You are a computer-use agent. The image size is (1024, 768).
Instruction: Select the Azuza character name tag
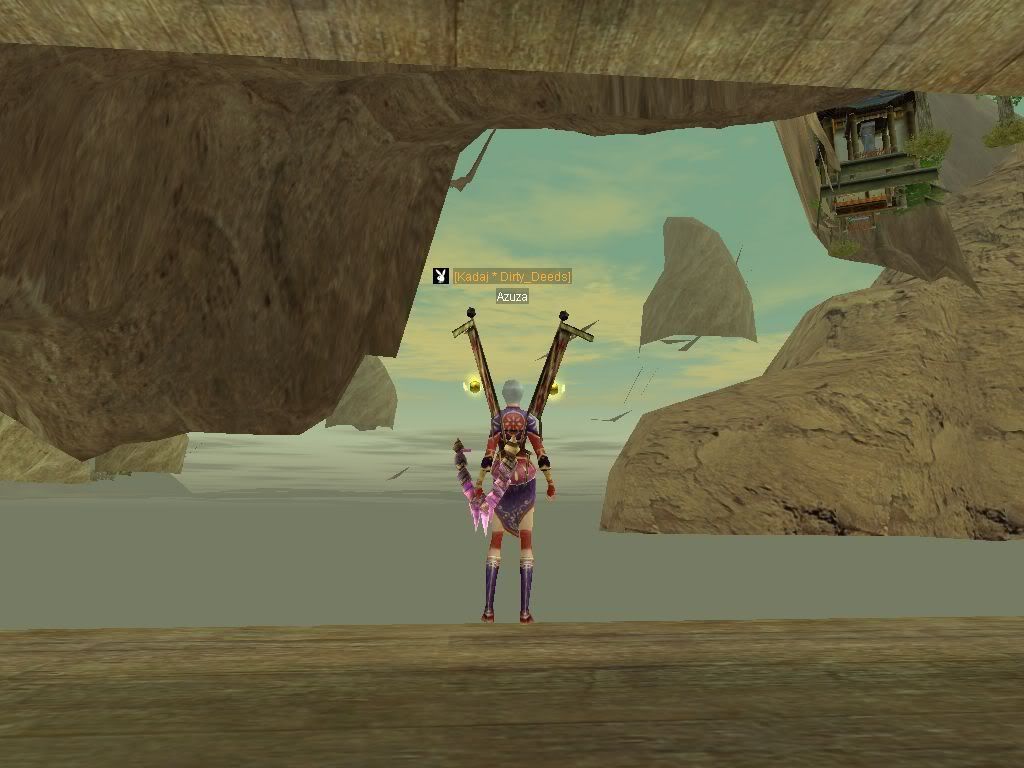pyautogui.click(x=512, y=297)
